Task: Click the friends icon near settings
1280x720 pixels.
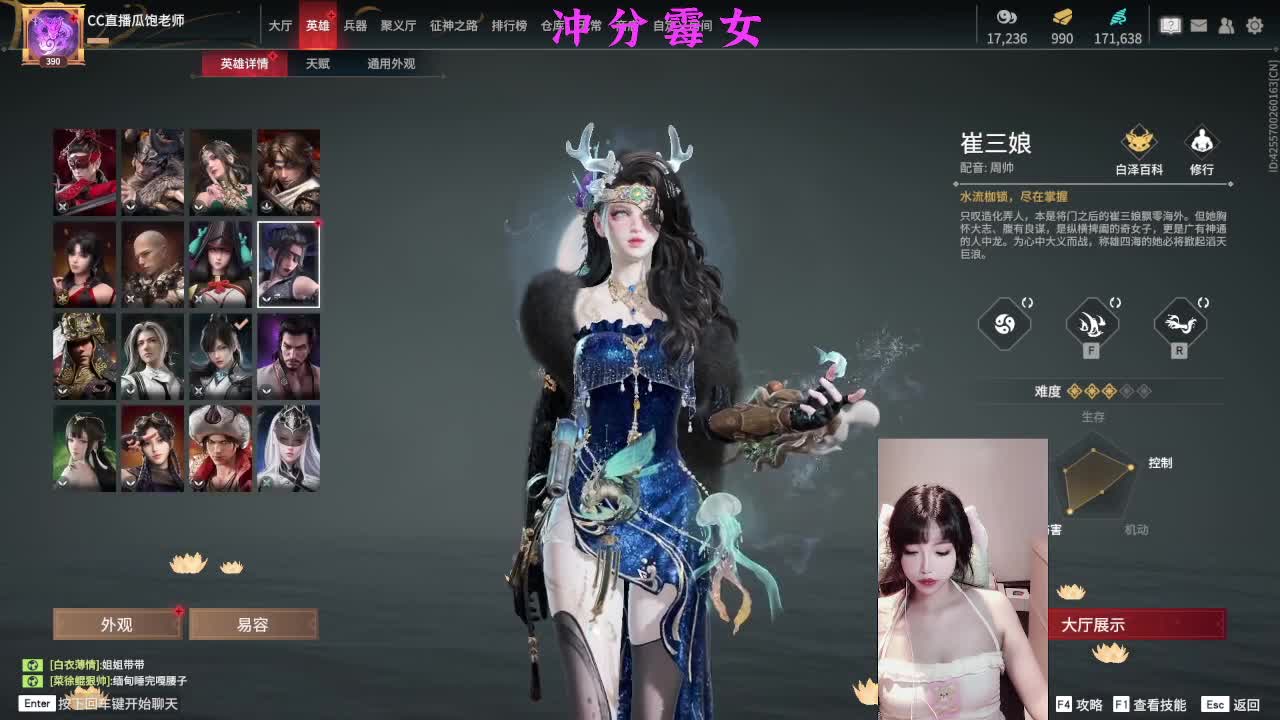Action: (1225, 24)
